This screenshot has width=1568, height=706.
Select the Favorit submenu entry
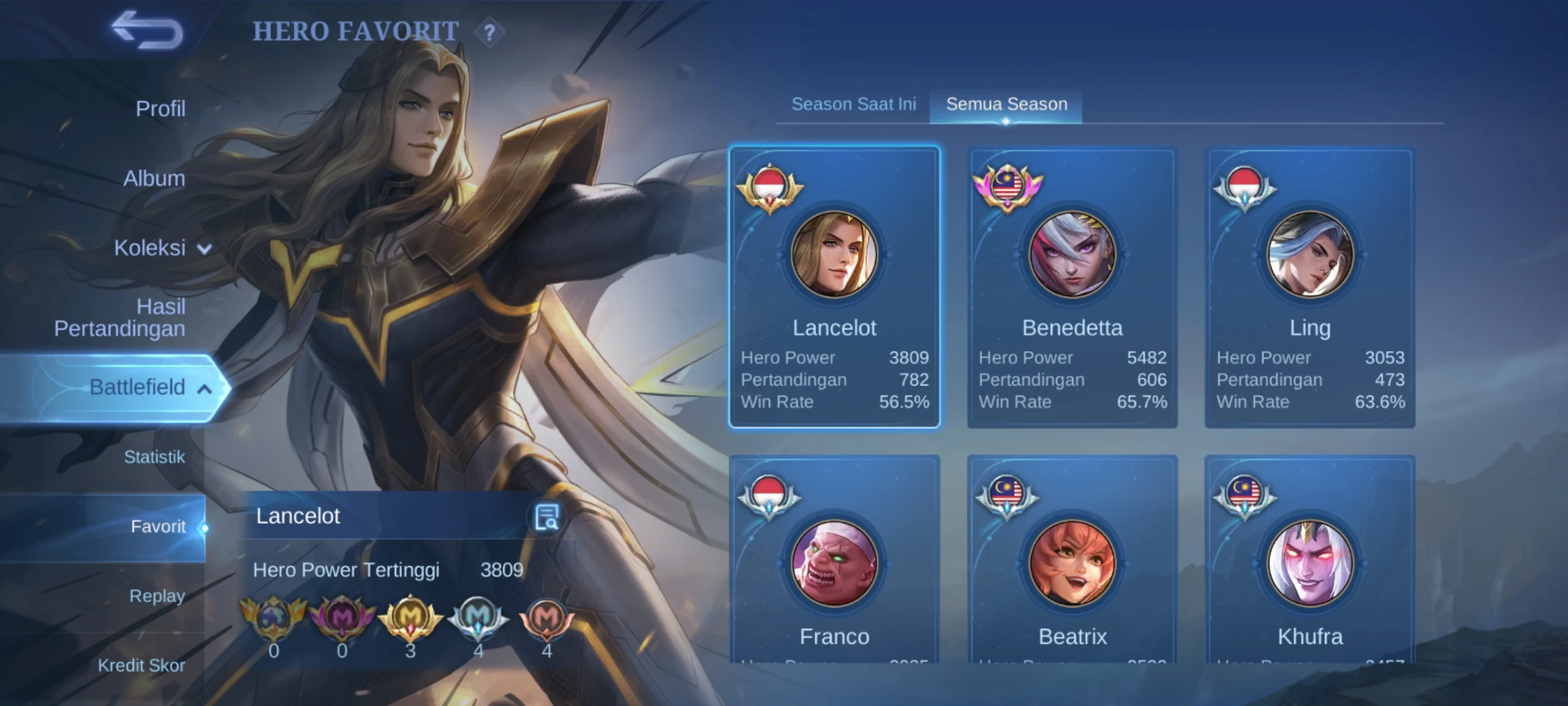tap(158, 527)
